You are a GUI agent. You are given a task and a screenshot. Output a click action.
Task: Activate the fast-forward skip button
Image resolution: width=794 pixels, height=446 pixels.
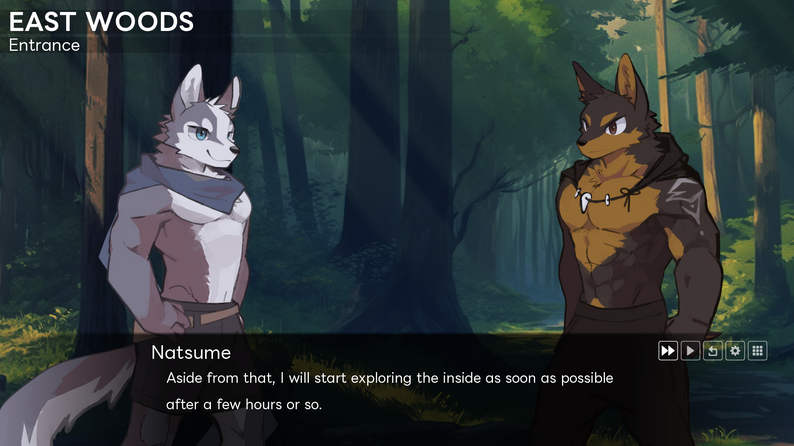[x=667, y=351]
